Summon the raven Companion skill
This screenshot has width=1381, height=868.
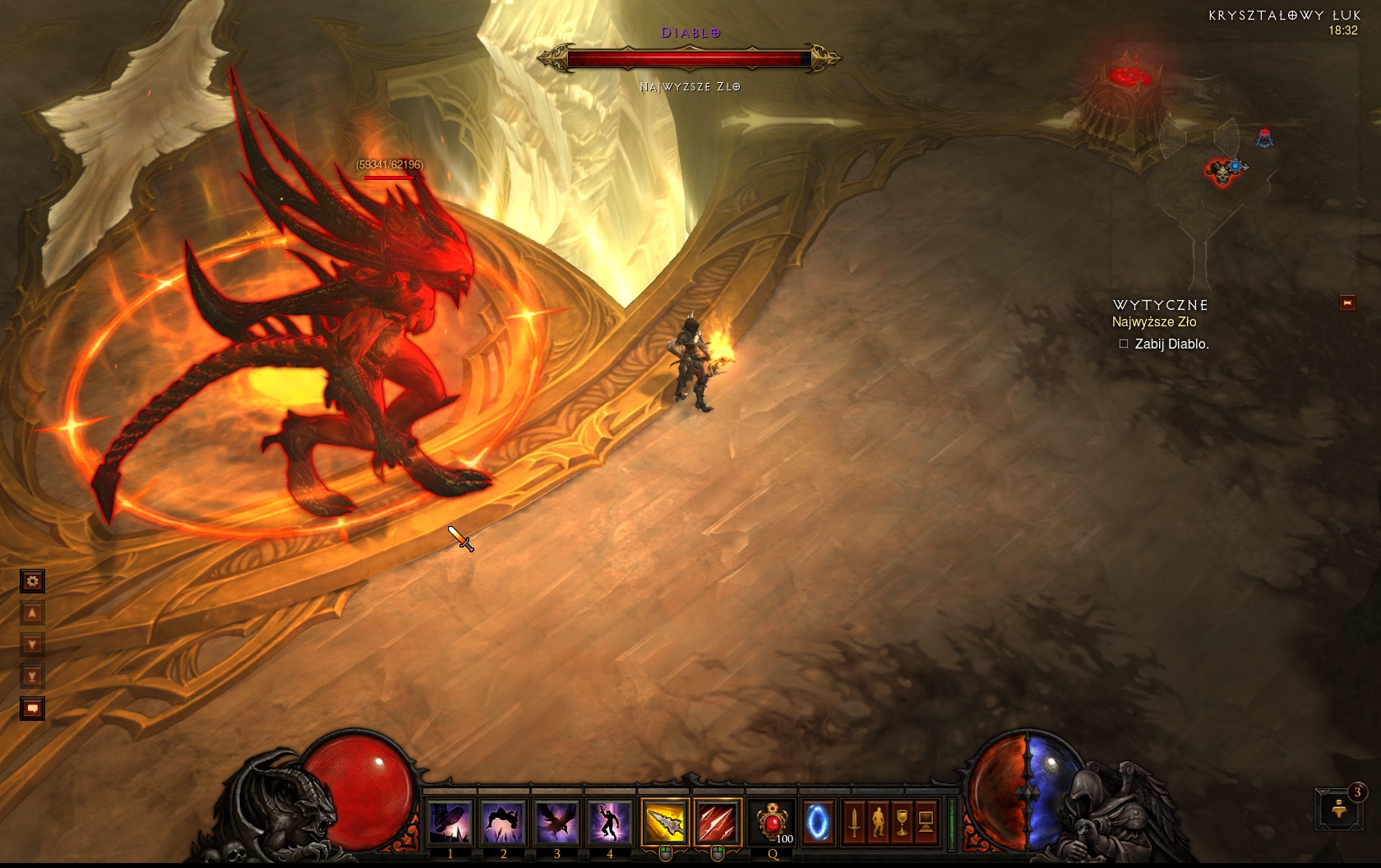557,822
